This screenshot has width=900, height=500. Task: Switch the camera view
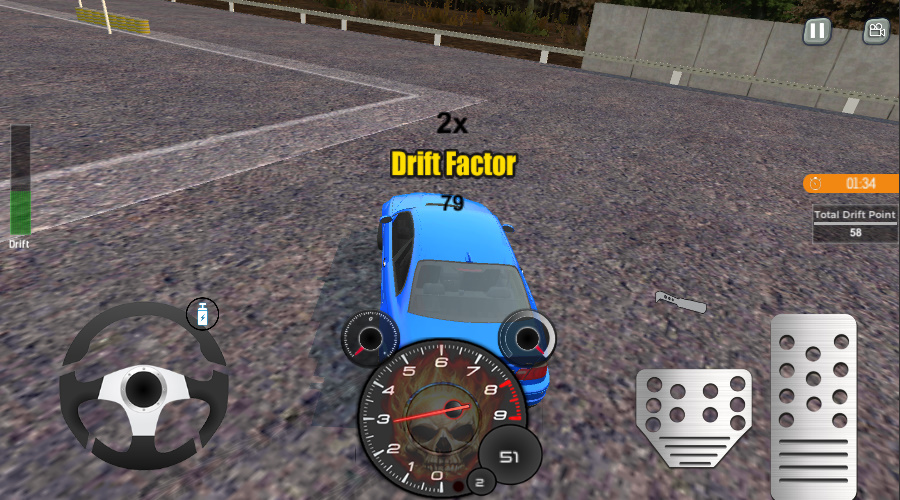pyautogui.click(x=876, y=31)
